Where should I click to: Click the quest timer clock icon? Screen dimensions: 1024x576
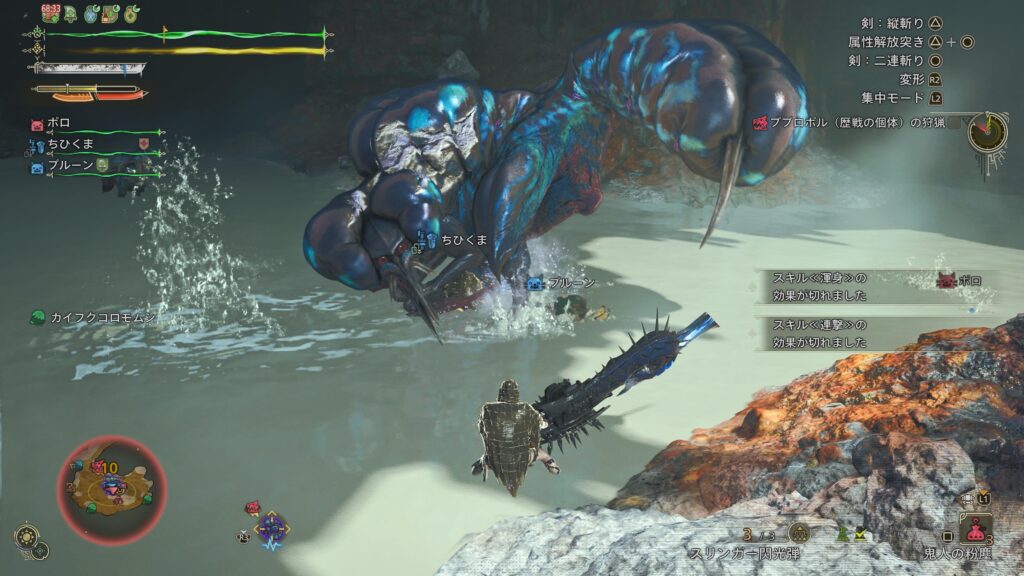987,131
